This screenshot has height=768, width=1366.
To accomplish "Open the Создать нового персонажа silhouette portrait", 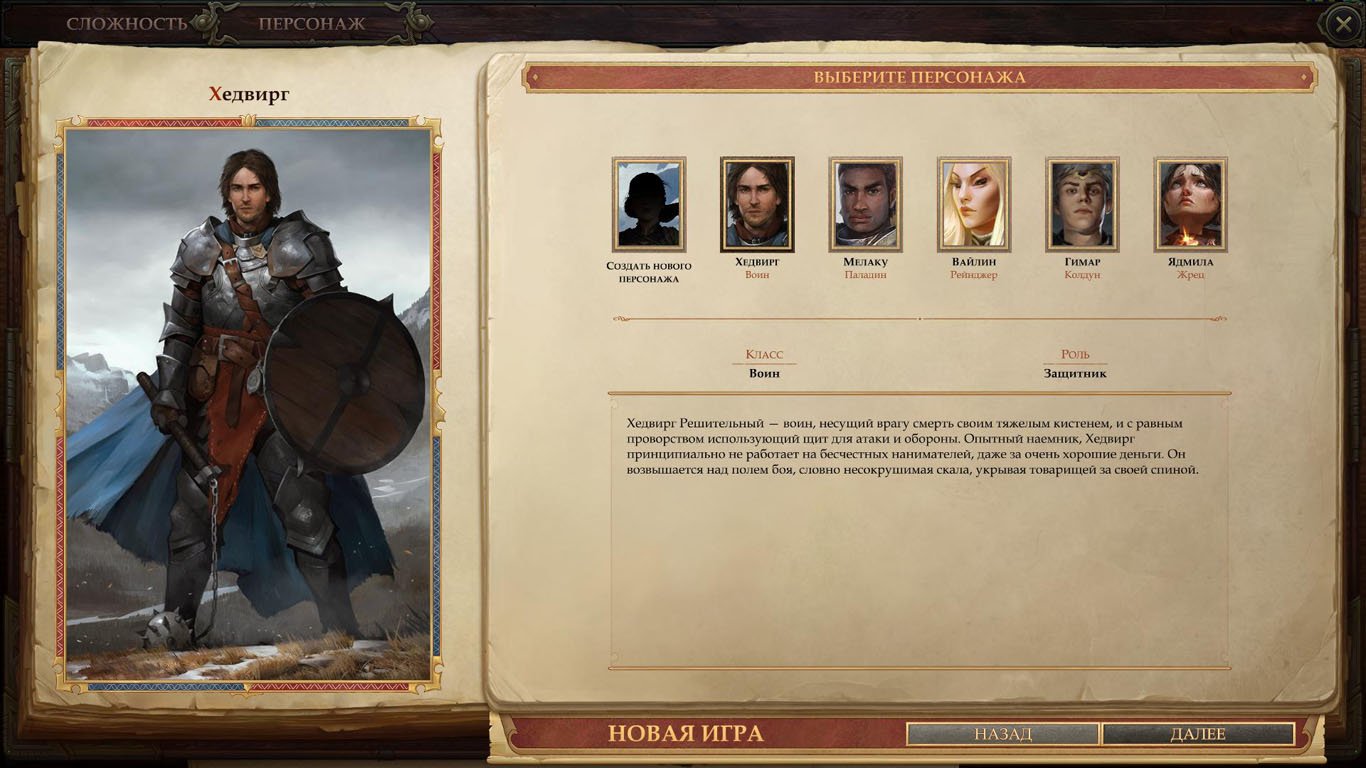I will 648,204.
